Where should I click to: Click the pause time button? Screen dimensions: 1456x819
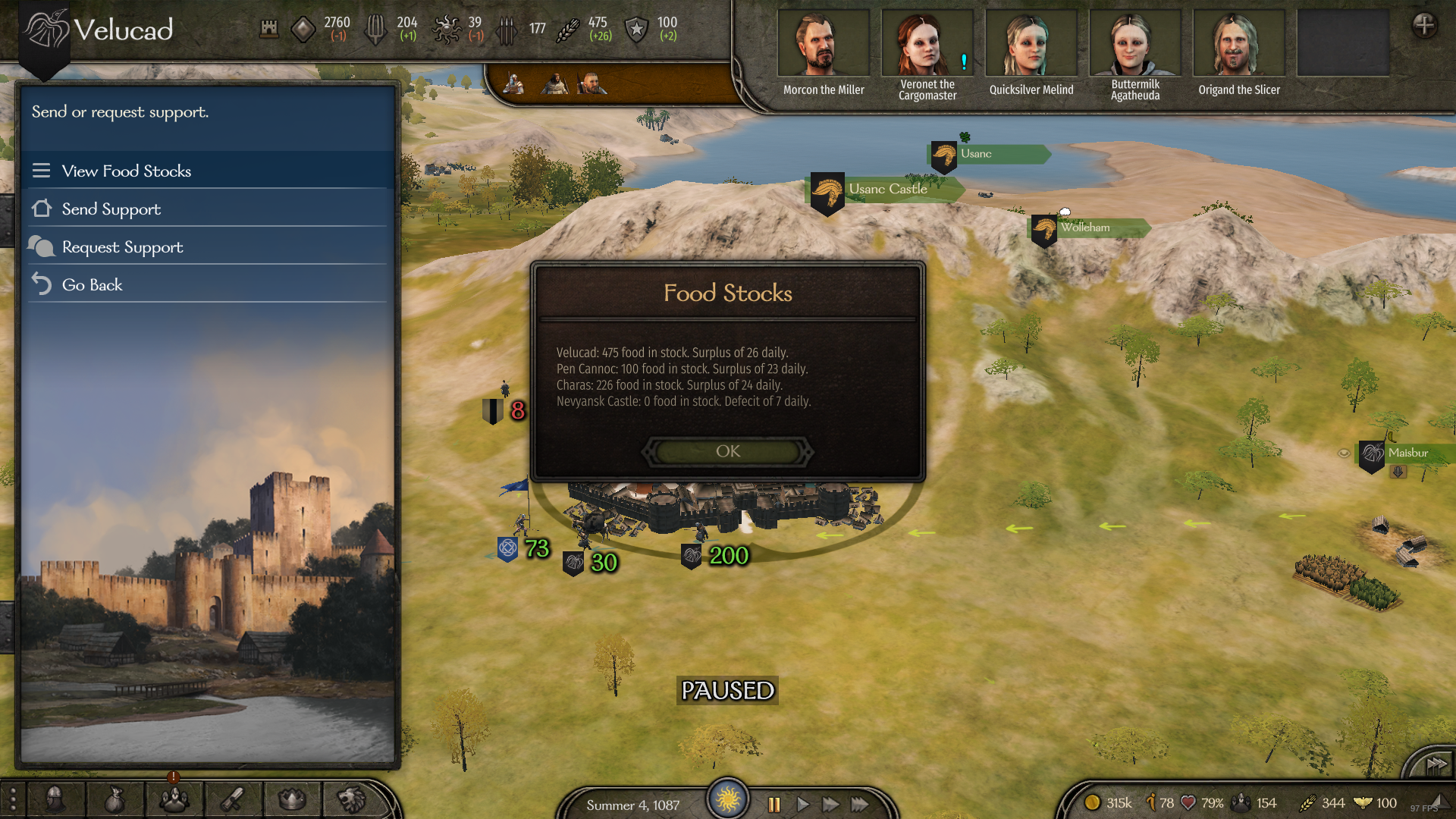tap(773, 805)
